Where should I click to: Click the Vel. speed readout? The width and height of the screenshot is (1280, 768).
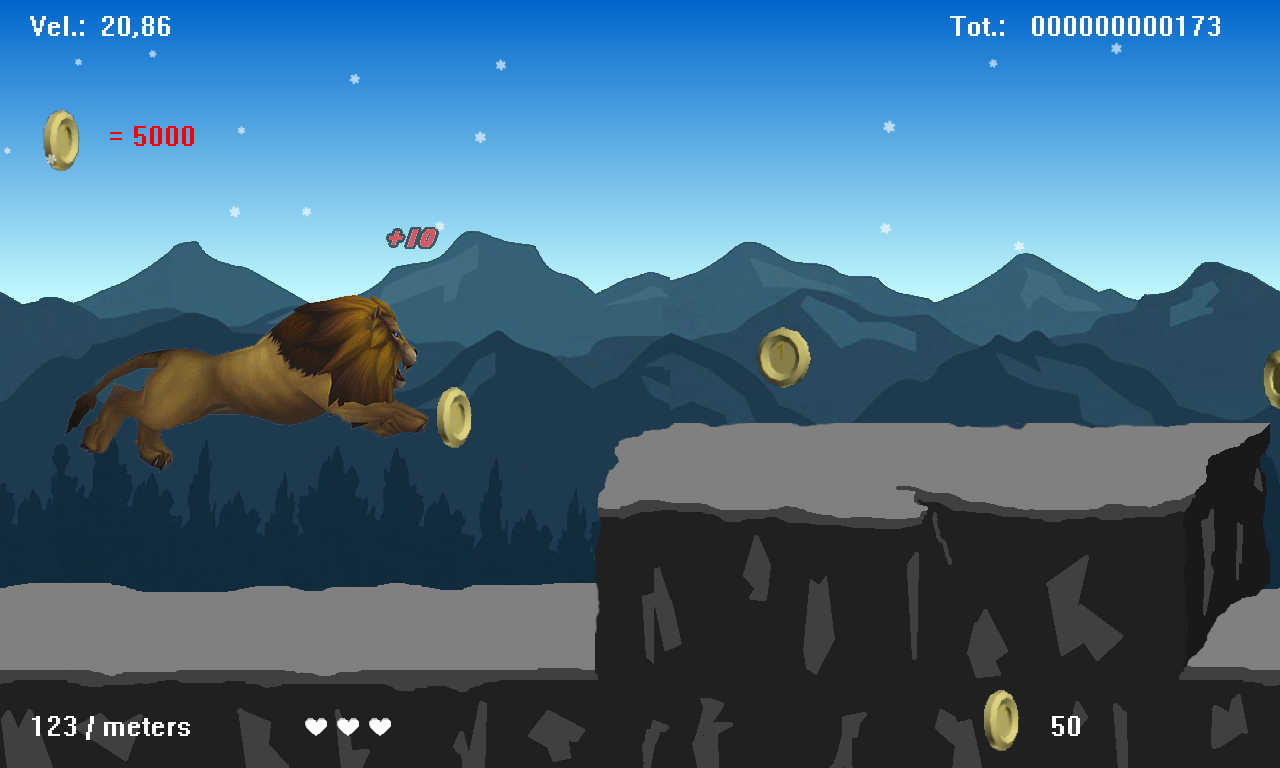click(x=100, y=26)
